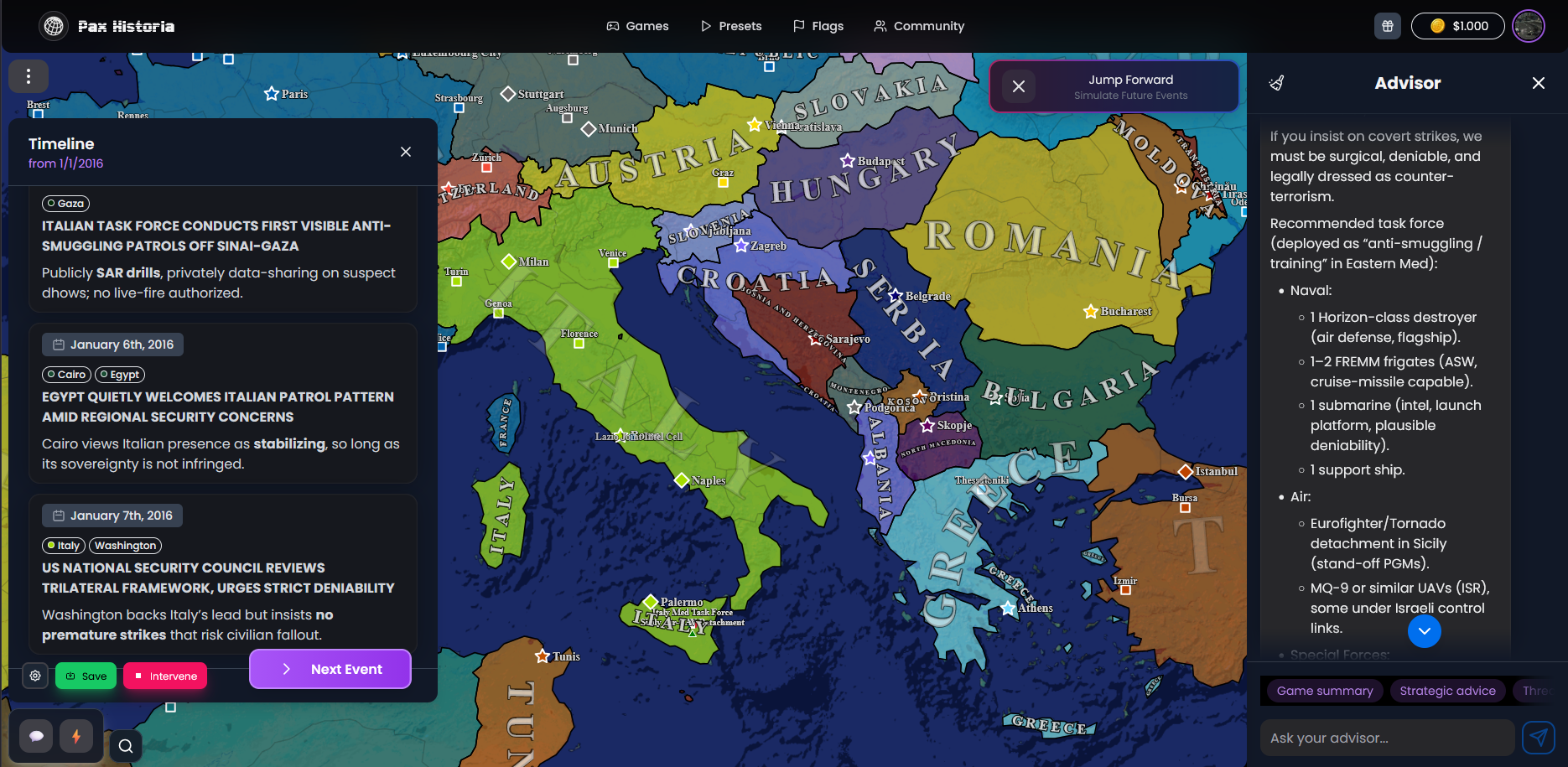Close the Timeline panel

(x=406, y=152)
